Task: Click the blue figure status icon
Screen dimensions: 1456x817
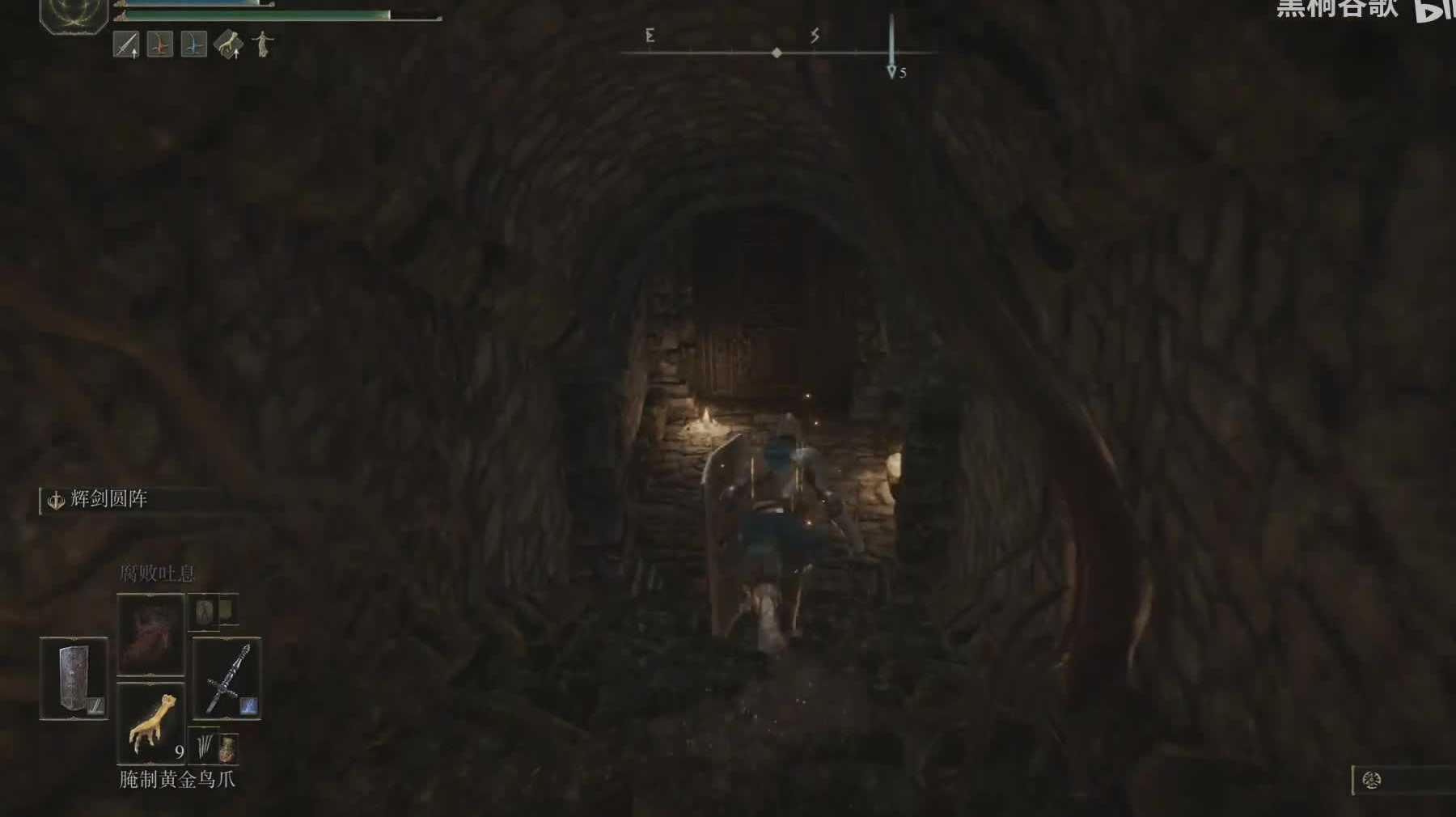Action: (193, 45)
